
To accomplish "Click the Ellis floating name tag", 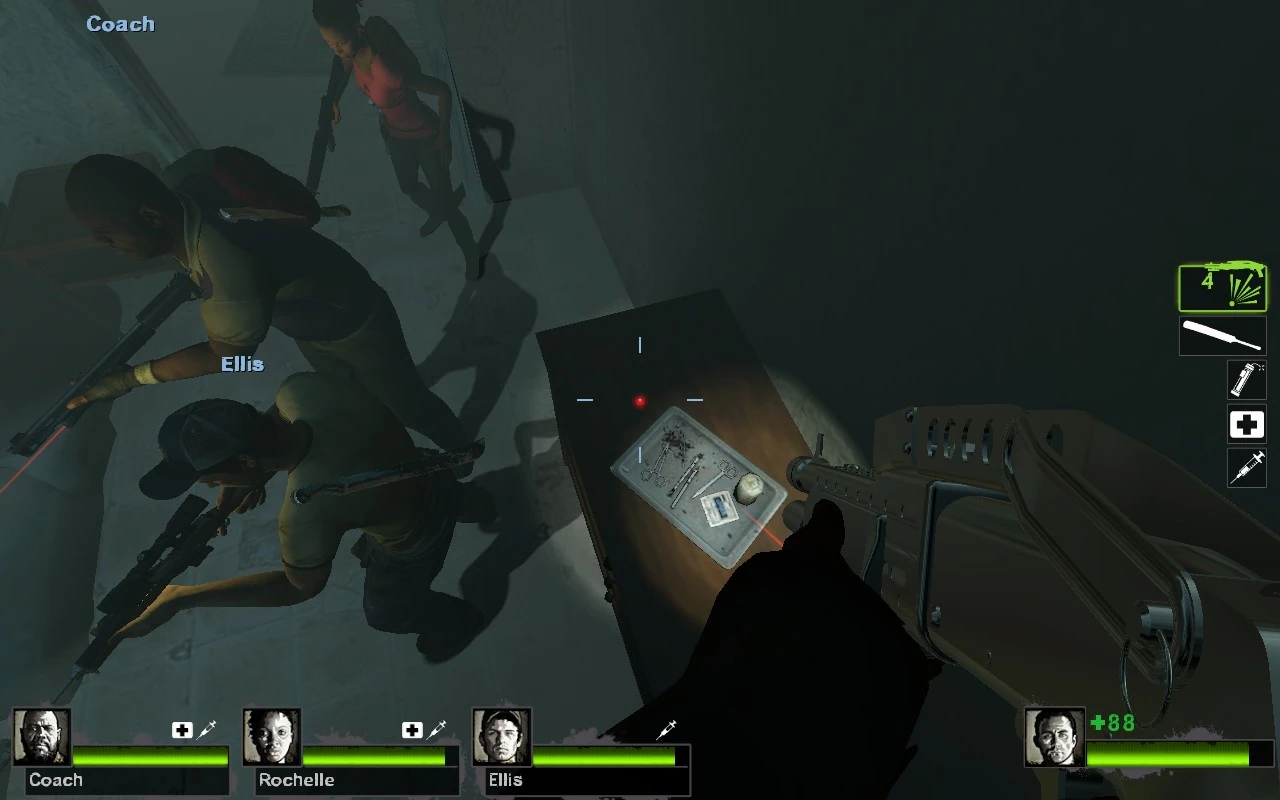I will tap(243, 364).
